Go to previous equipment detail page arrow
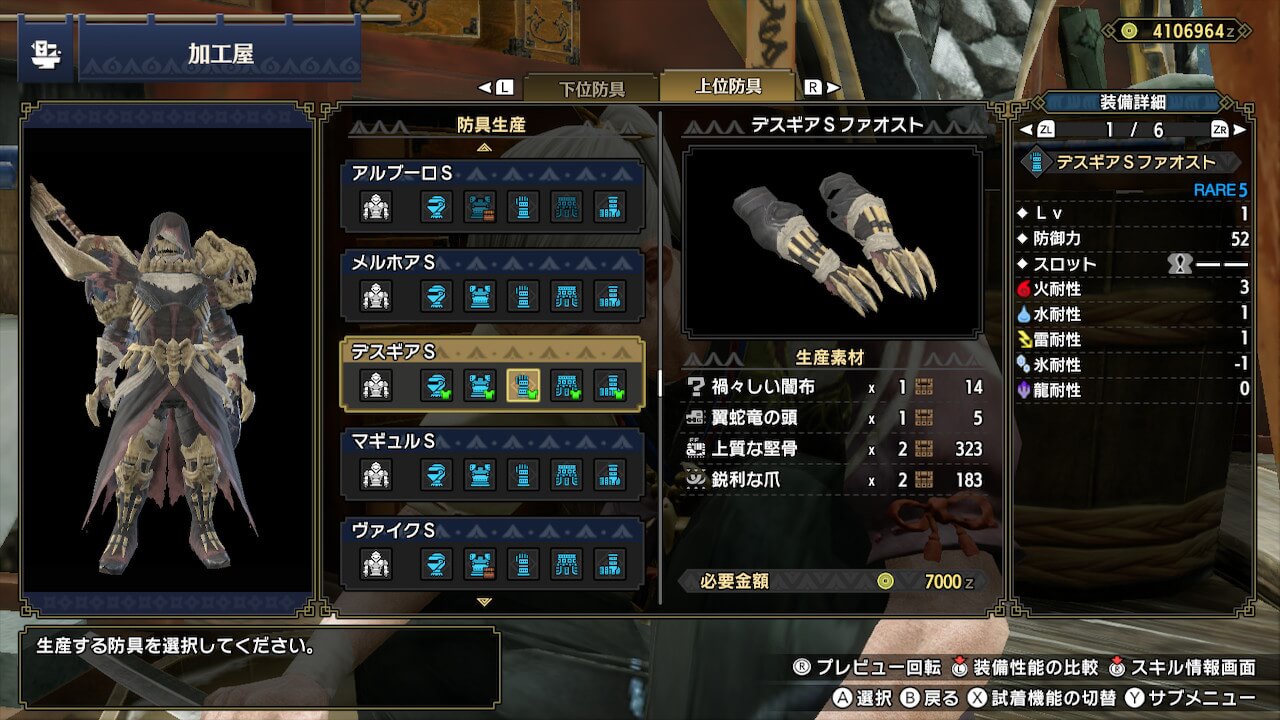Viewport: 1280px width, 720px height. (1024, 130)
